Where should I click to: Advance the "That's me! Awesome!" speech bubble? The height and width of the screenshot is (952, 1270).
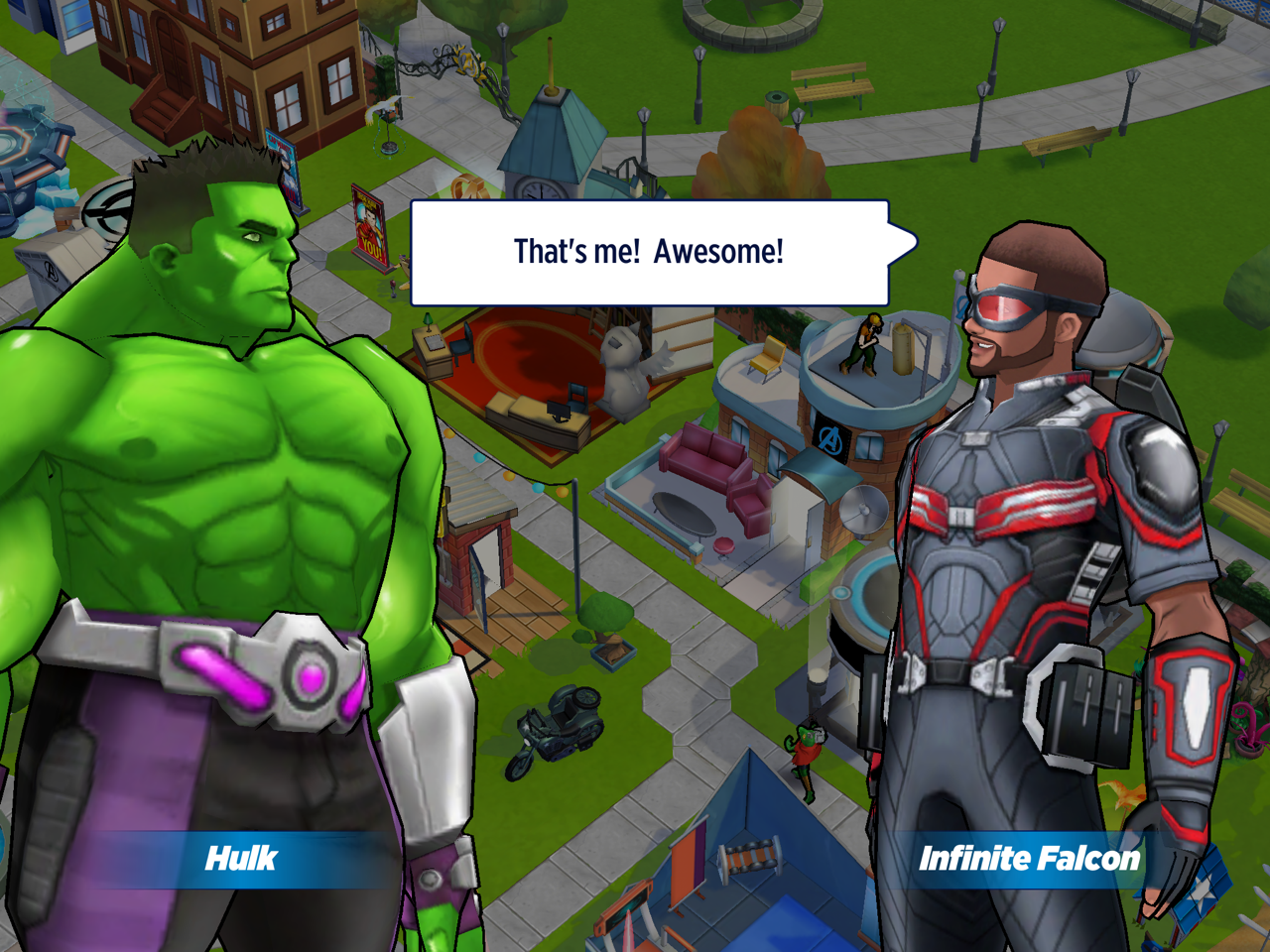click(x=649, y=253)
